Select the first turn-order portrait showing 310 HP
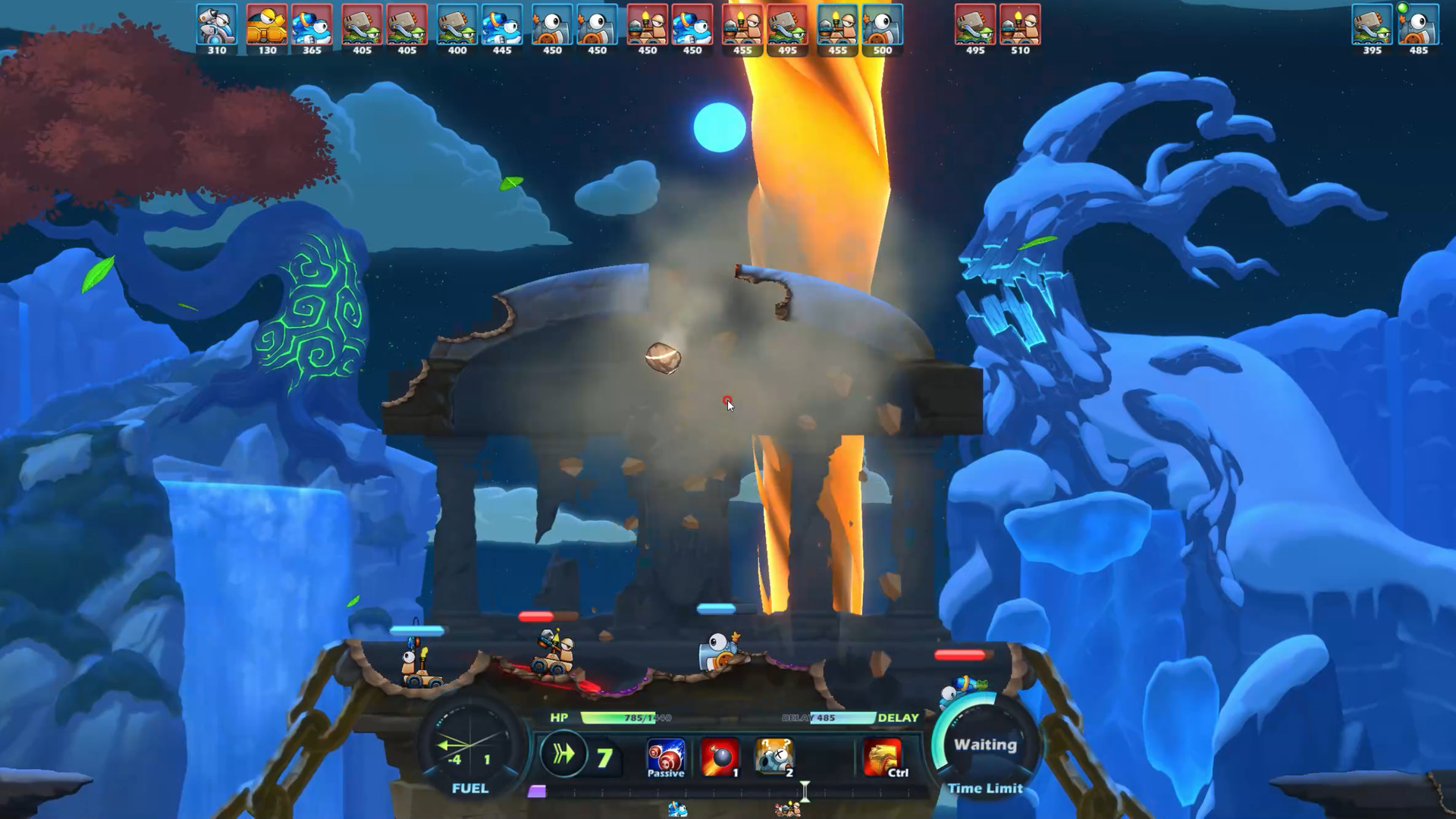The image size is (1456, 819). point(215,27)
